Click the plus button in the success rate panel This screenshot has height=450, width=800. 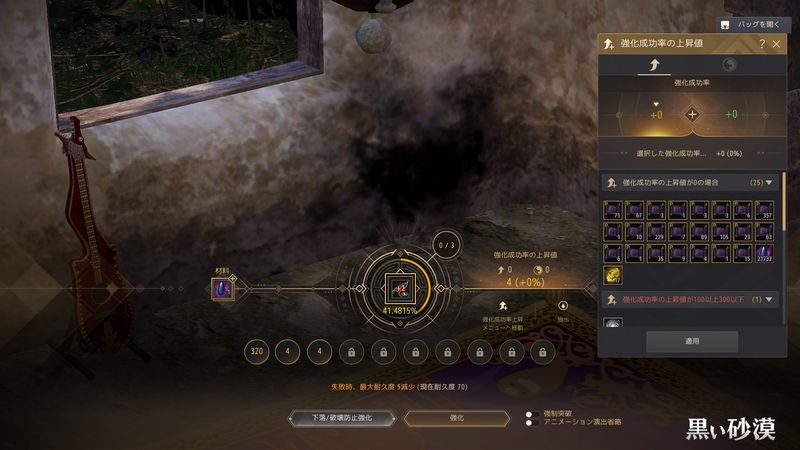[x=691, y=114]
